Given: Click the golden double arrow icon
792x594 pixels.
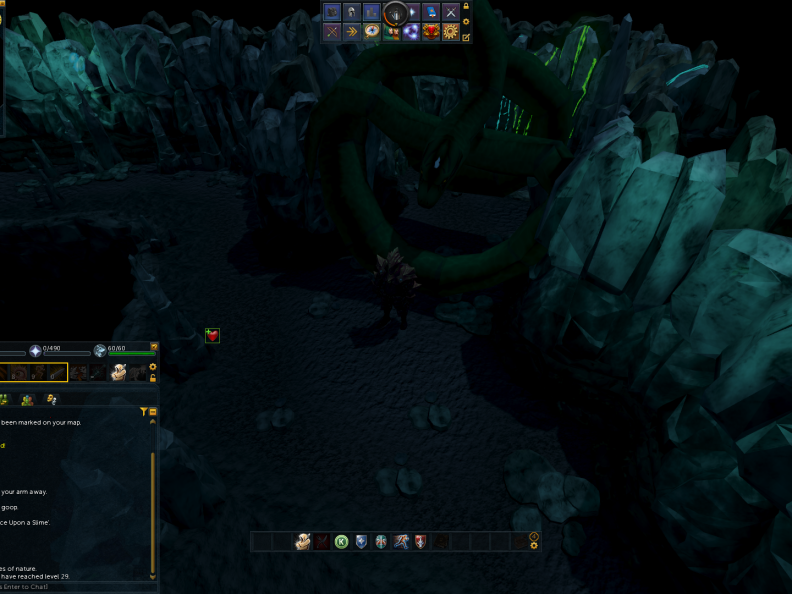Looking at the screenshot, I should point(352,32).
